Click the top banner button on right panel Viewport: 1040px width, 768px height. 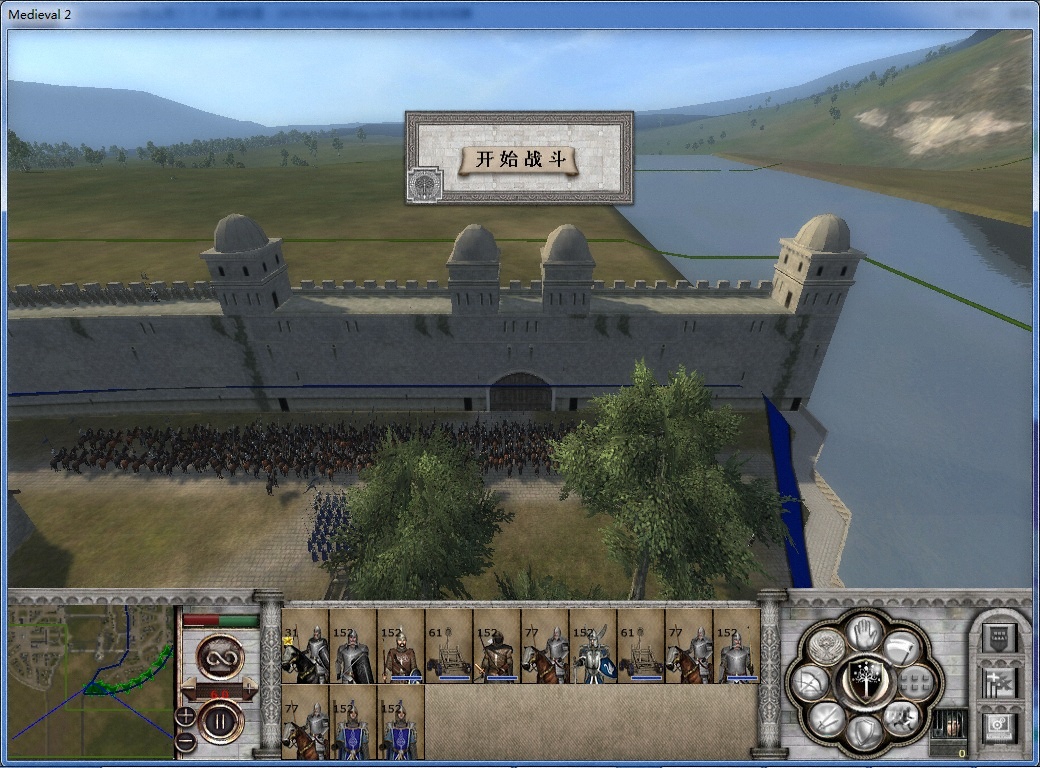(x=1000, y=636)
